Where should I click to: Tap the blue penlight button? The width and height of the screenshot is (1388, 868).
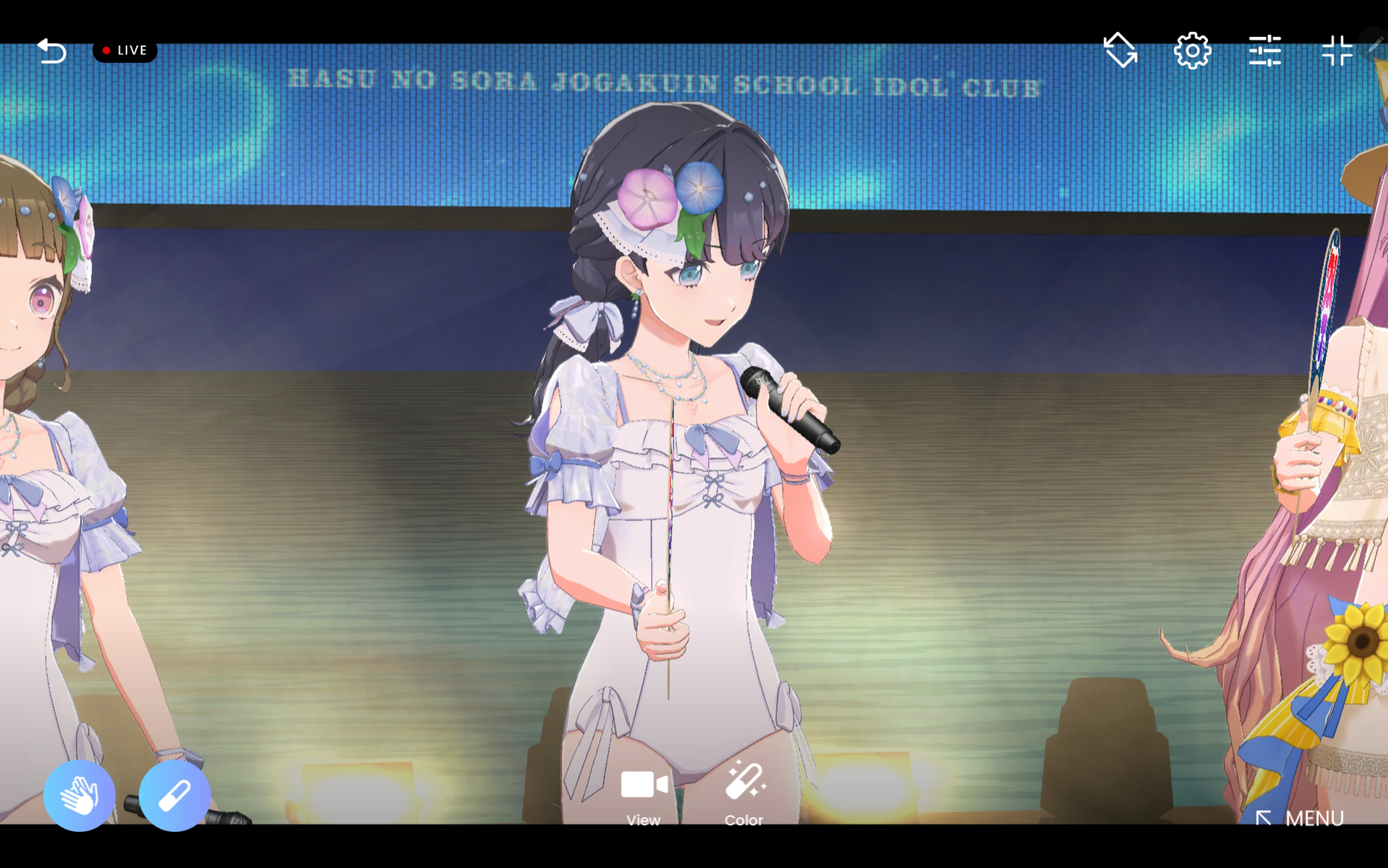(x=174, y=795)
